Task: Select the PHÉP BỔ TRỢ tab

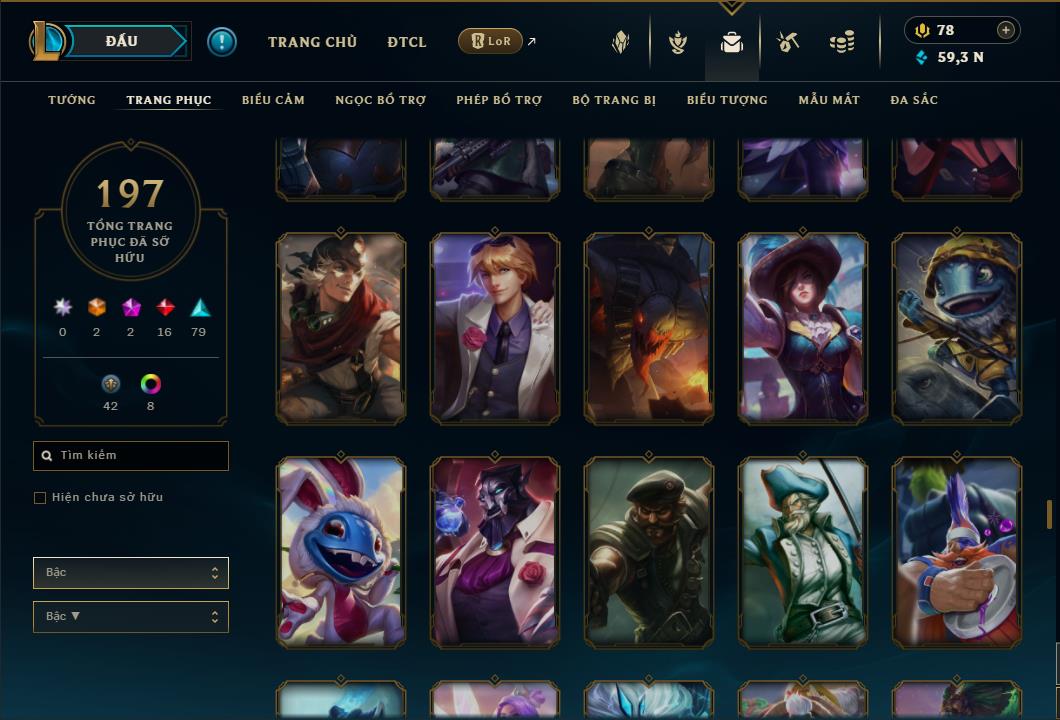Action: pos(499,100)
